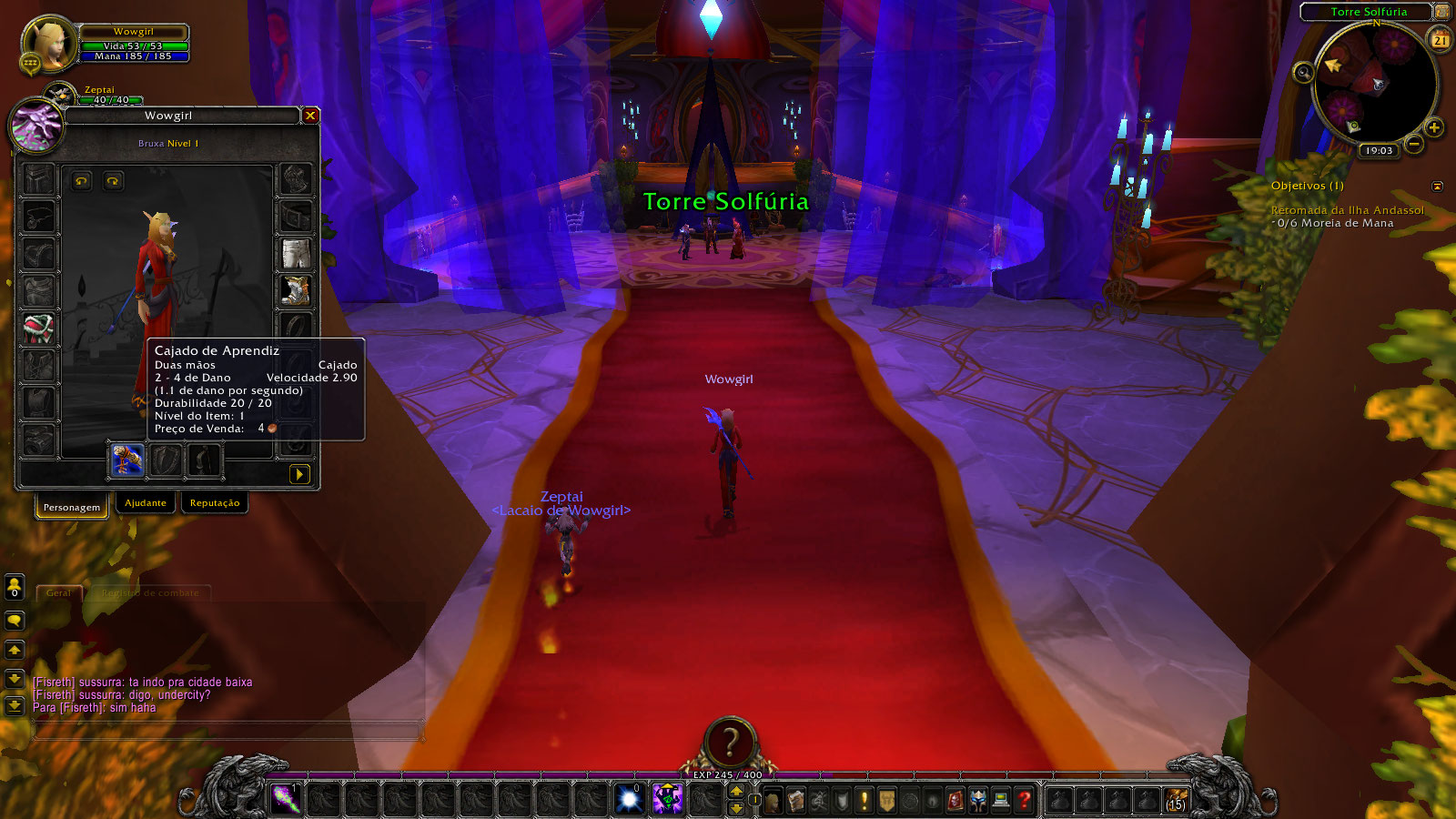Image resolution: width=1456 pixels, height=819 pixels.
Task: Zoom out on the minimap
Action: click(x=1414, y=144)
